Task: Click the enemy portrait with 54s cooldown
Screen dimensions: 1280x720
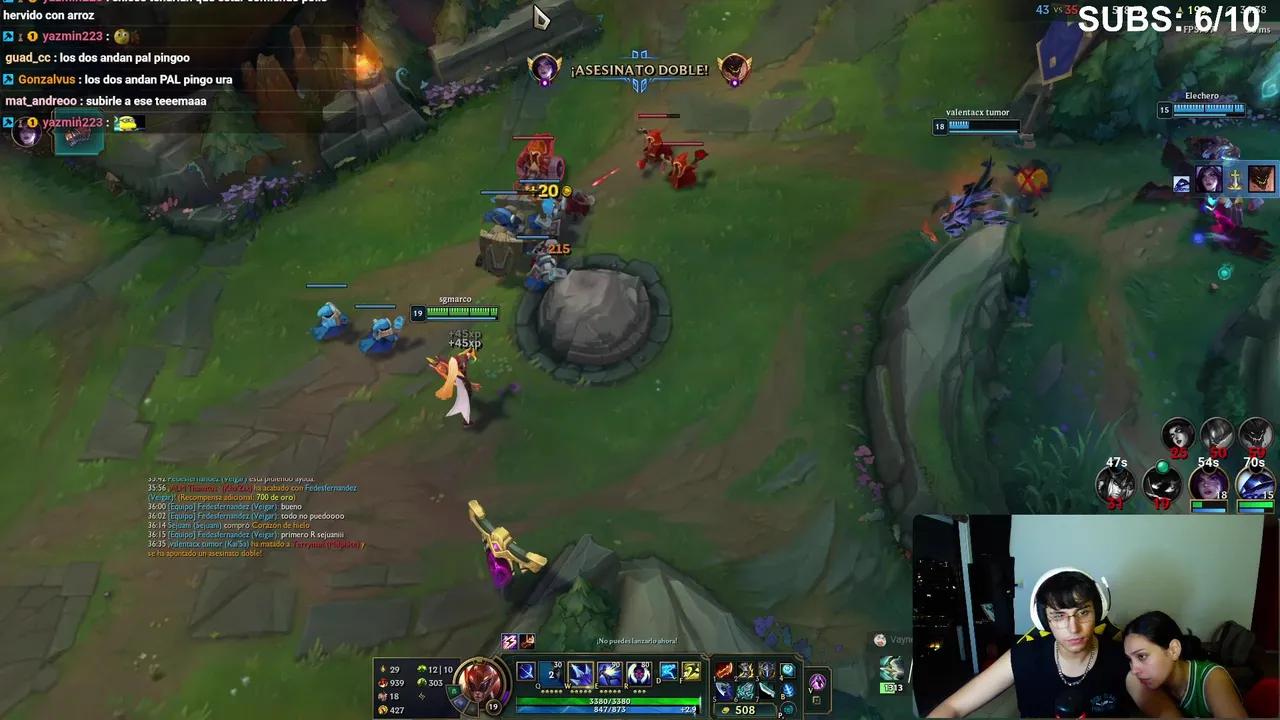Action: [1209, 485]
